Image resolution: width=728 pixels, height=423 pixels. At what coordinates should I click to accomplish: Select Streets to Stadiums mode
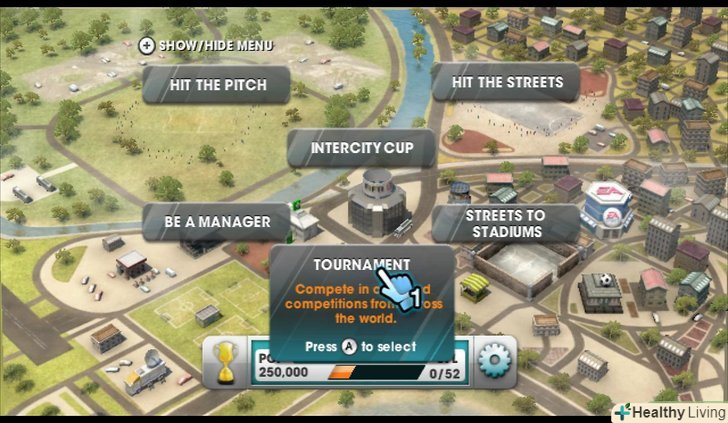click(x=506, y=223)
